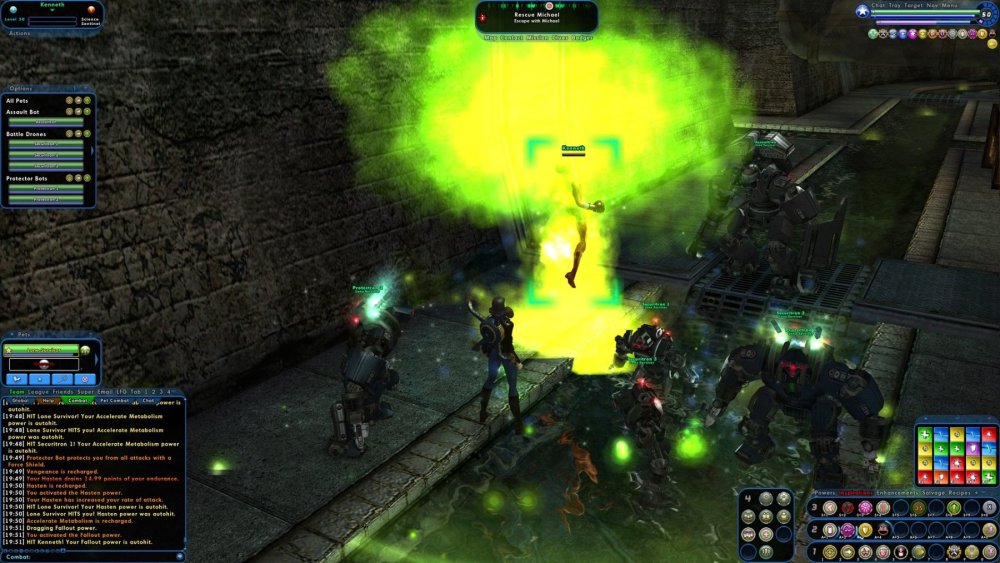Switch to the League chat channel
This screenshot has width=1000, height=563.
coord(36,391)
